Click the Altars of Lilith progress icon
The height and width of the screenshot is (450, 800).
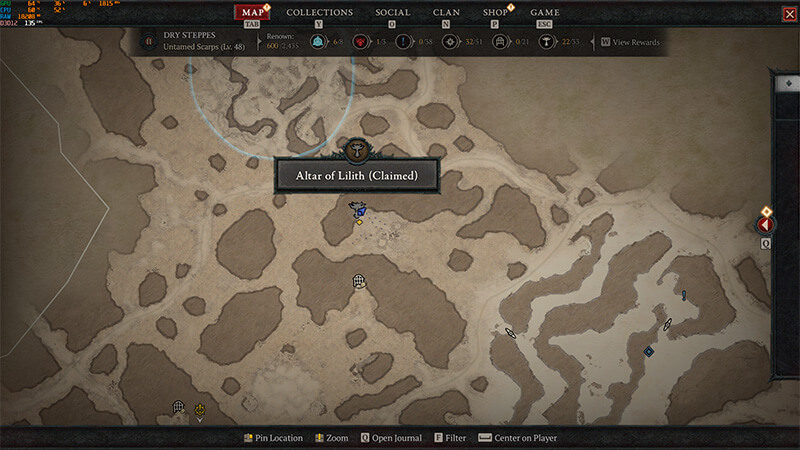pyautogui.click(x=547, y=42)
